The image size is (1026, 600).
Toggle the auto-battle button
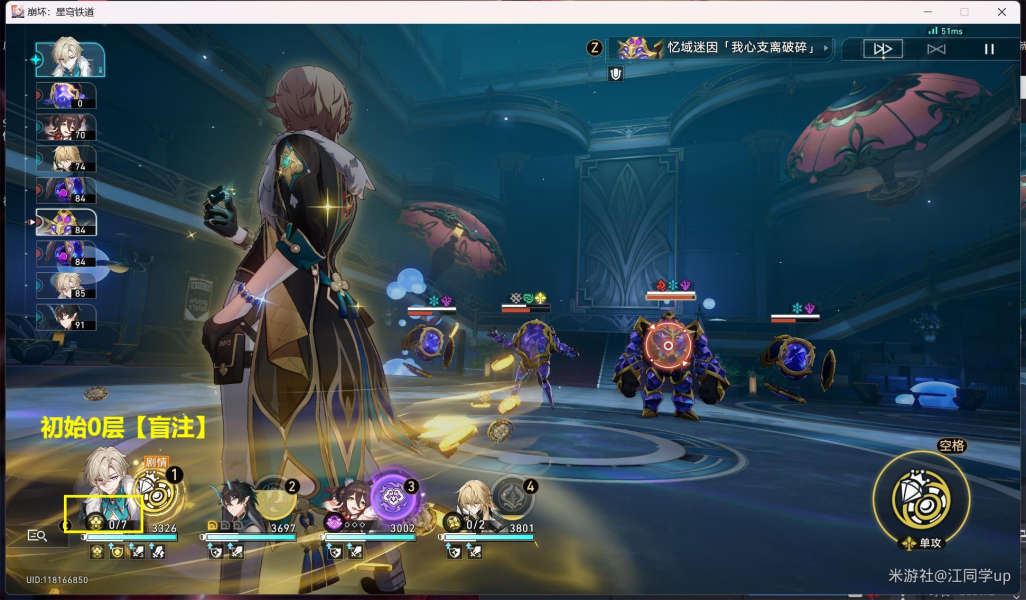click(936, 49)
